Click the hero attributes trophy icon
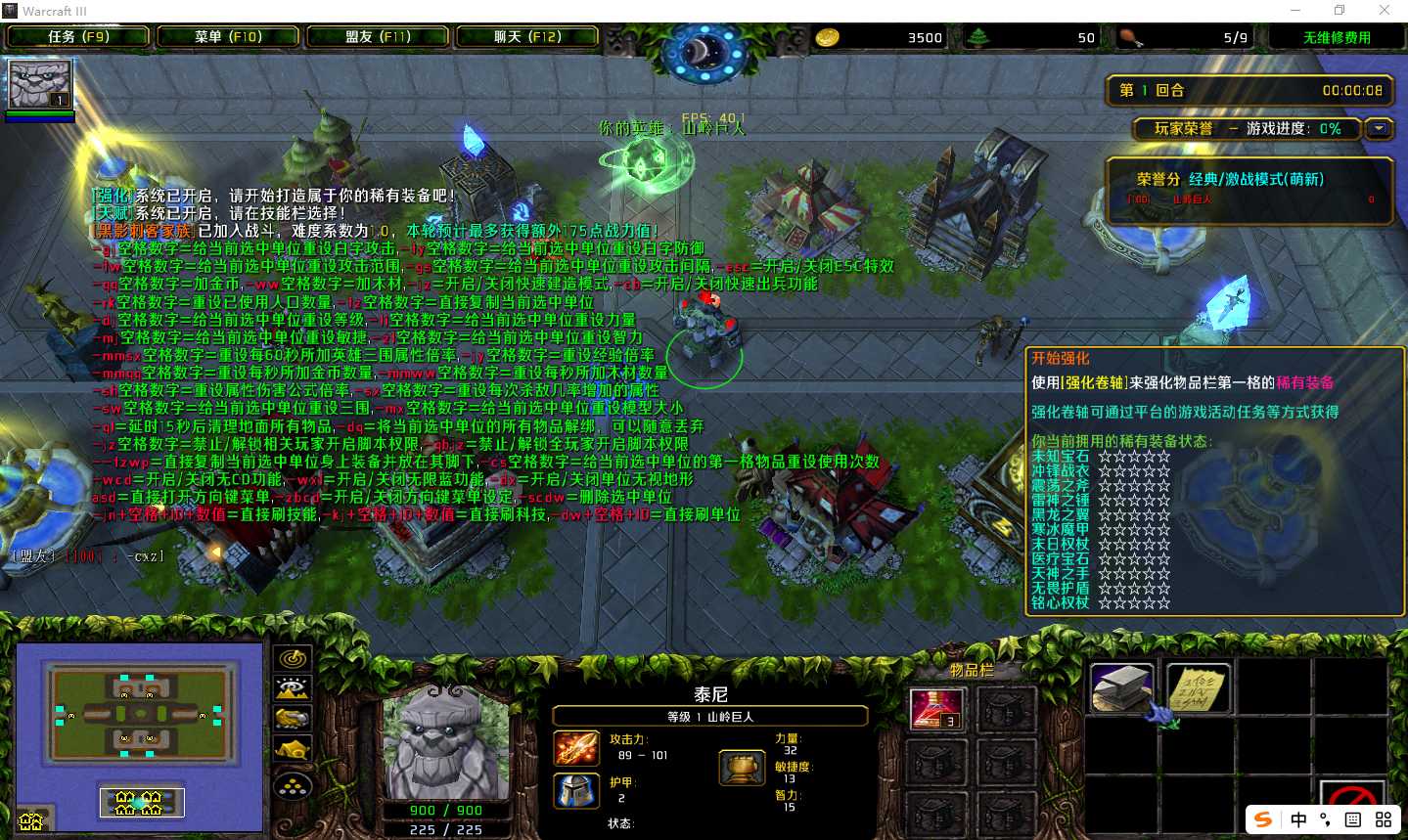 [741, 769]
